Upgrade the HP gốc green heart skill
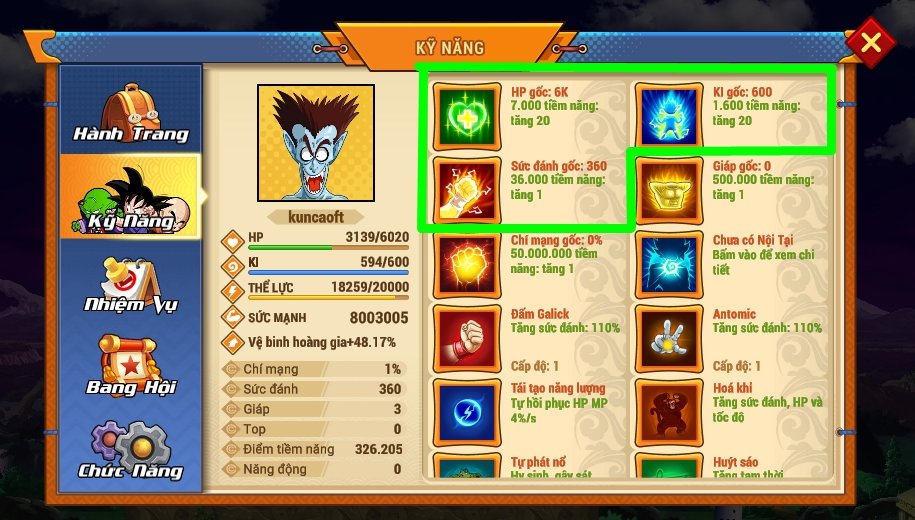 click(x=466, y=114)
